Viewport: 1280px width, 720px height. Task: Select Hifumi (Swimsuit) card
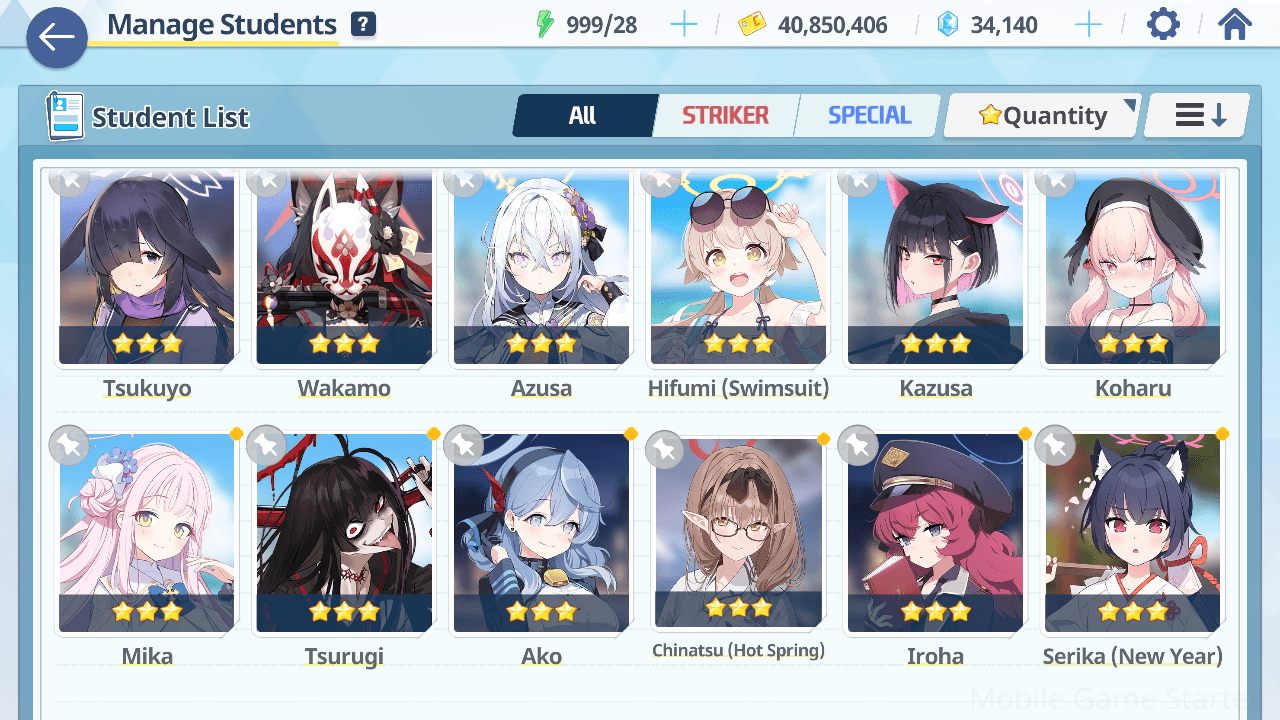(738, 270)
